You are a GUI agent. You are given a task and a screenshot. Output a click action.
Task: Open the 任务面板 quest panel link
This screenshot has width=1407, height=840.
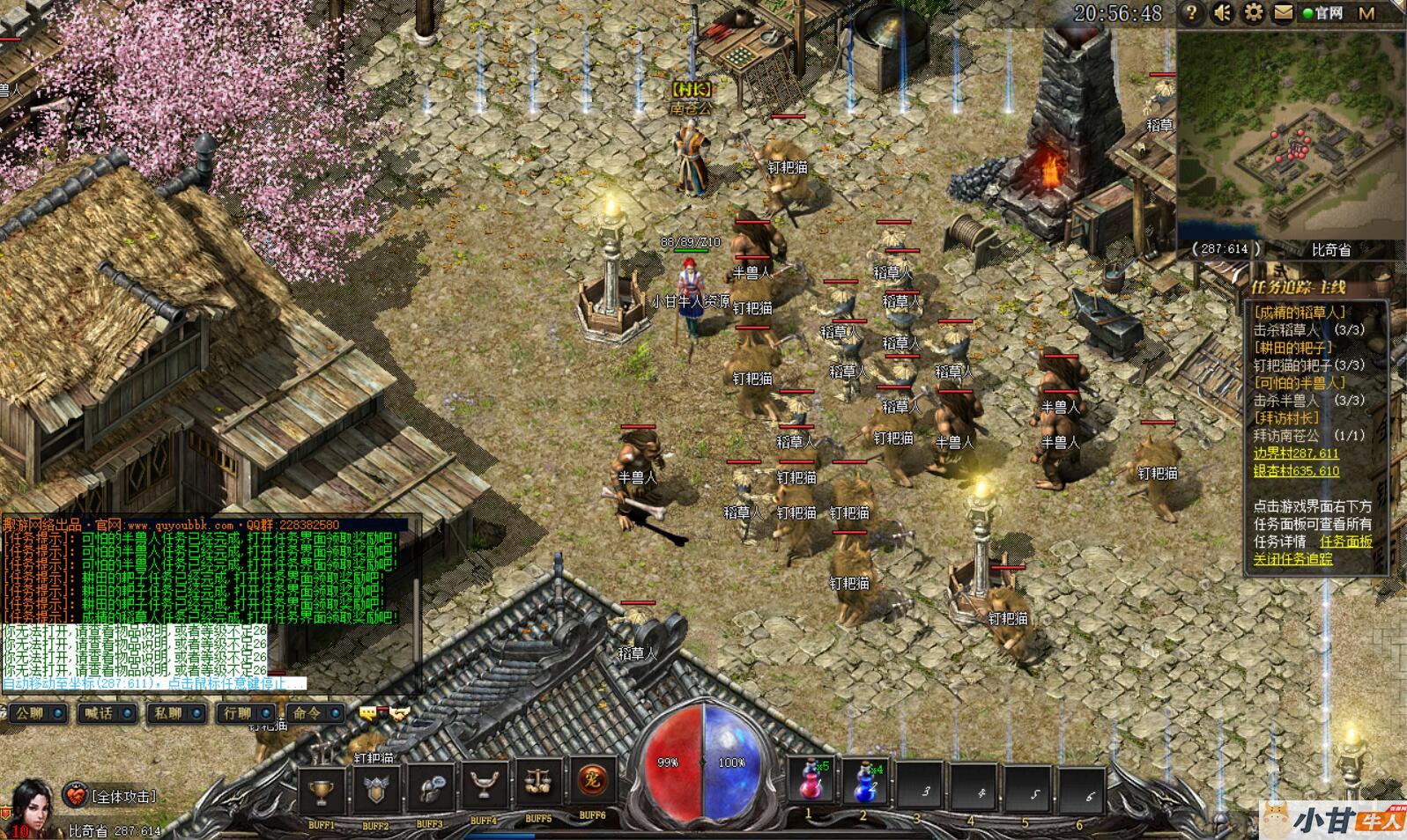click(x=1345, y=542)
